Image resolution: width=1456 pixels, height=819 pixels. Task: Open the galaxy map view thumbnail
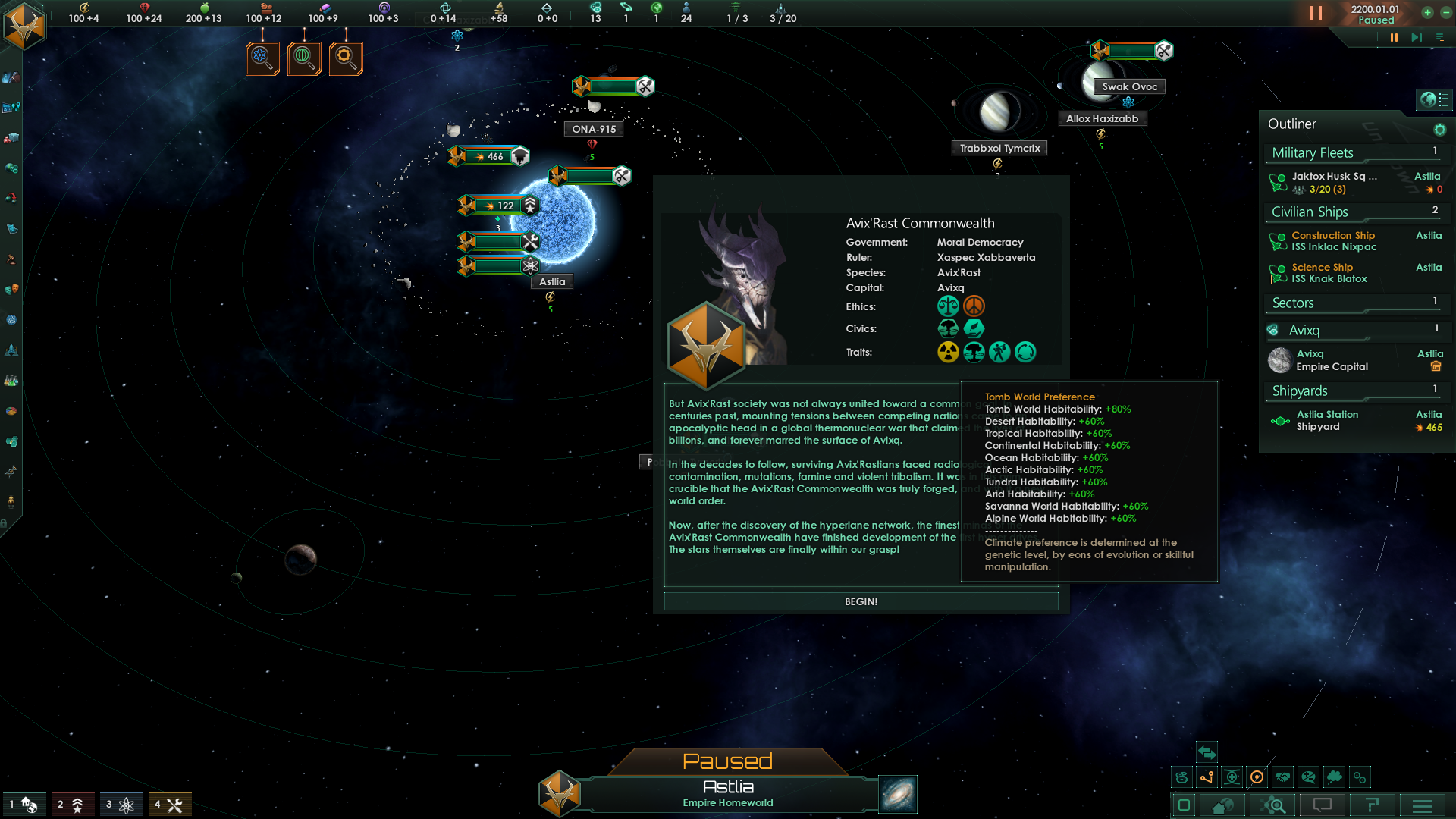898,794
